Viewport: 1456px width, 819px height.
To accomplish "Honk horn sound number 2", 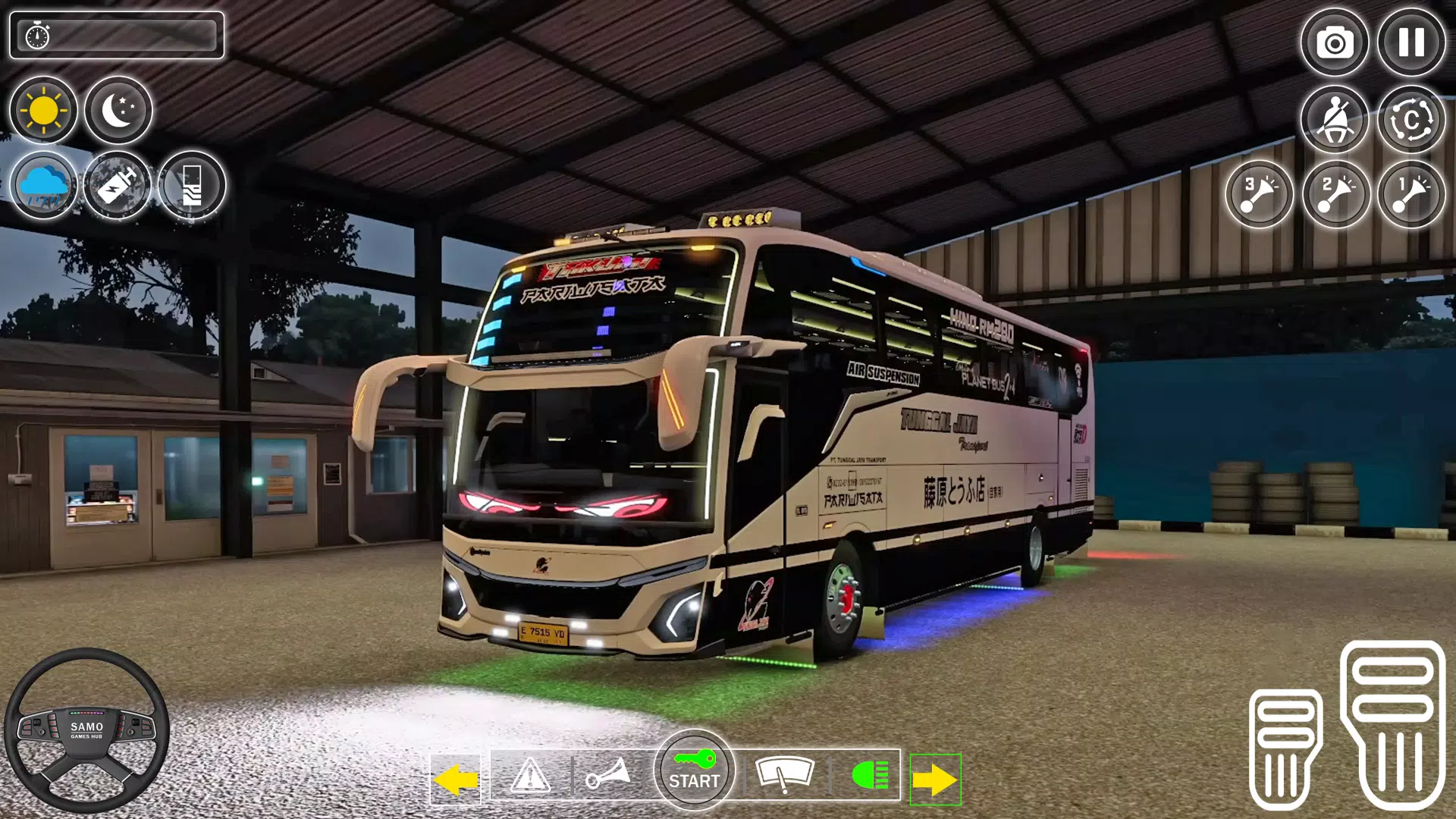I will [x=1335, y=195].
